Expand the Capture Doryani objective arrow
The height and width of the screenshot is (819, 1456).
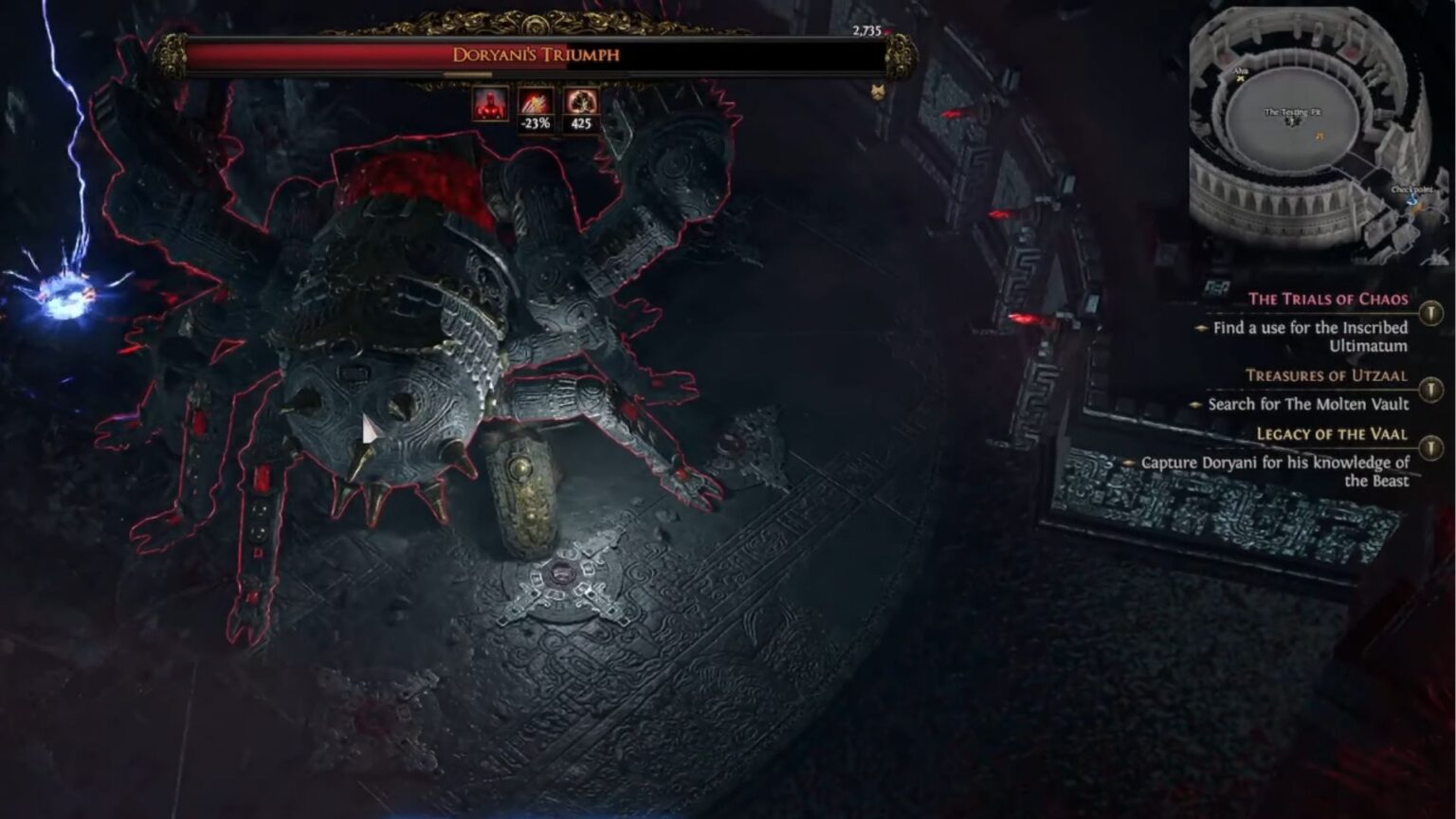click(x=1128, y=464)
